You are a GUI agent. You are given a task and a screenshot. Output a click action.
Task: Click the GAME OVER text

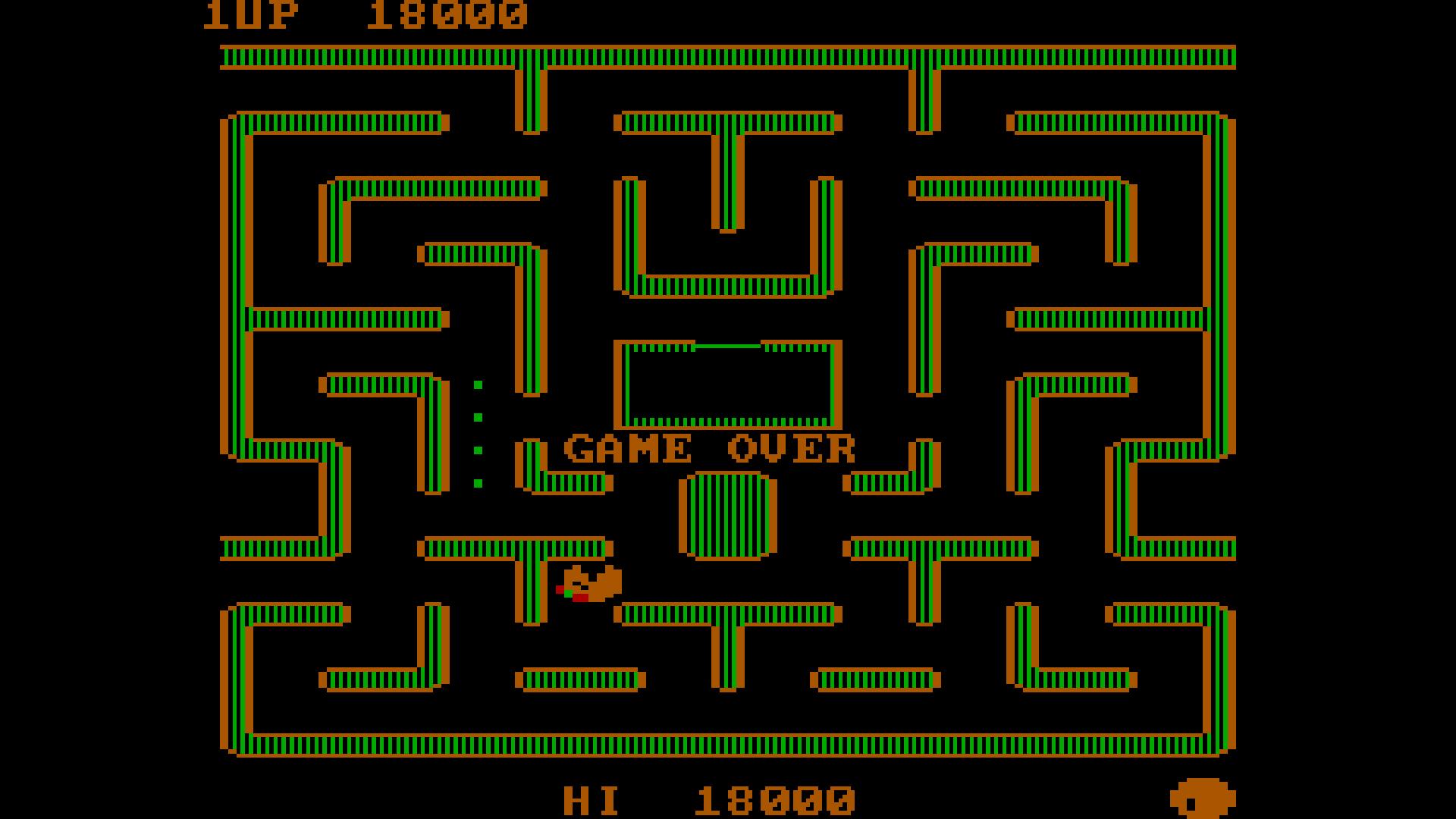(709, 449)
